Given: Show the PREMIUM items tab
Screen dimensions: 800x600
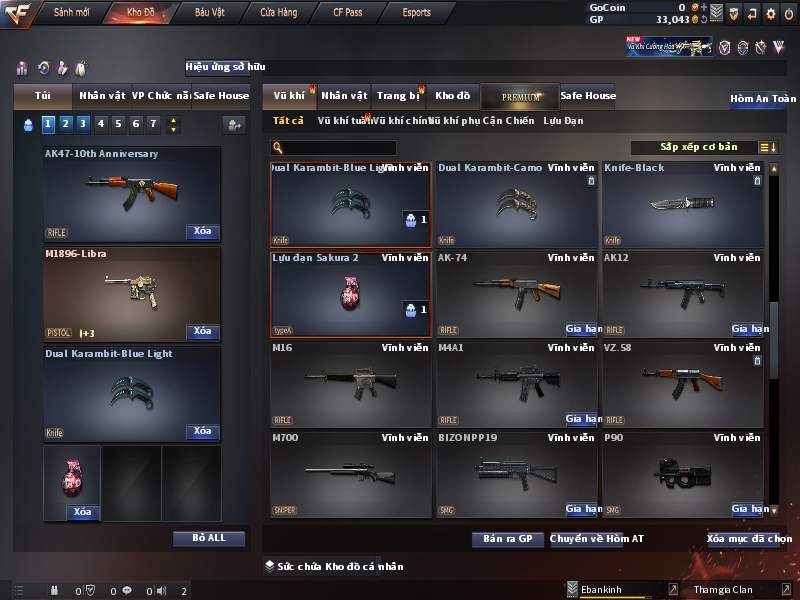Looking at the screenshot, I should tap(520, 96).
